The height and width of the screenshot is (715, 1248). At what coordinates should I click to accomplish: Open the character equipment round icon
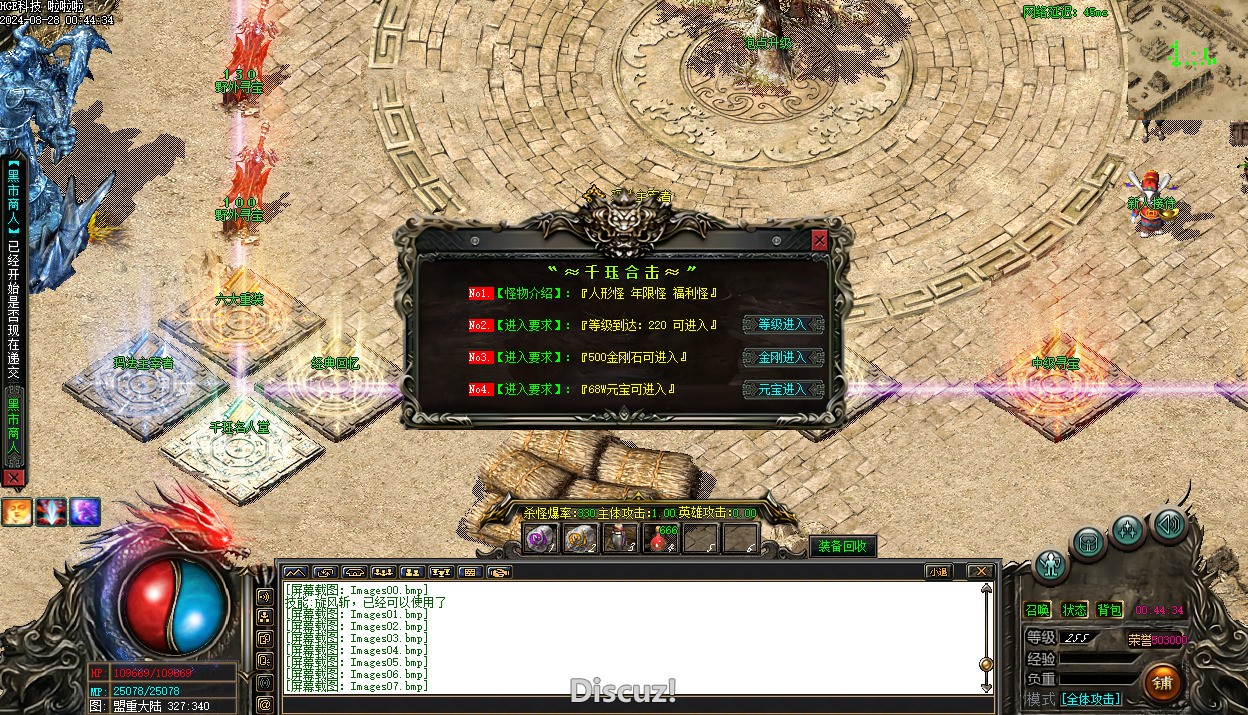pos(1050,566)
